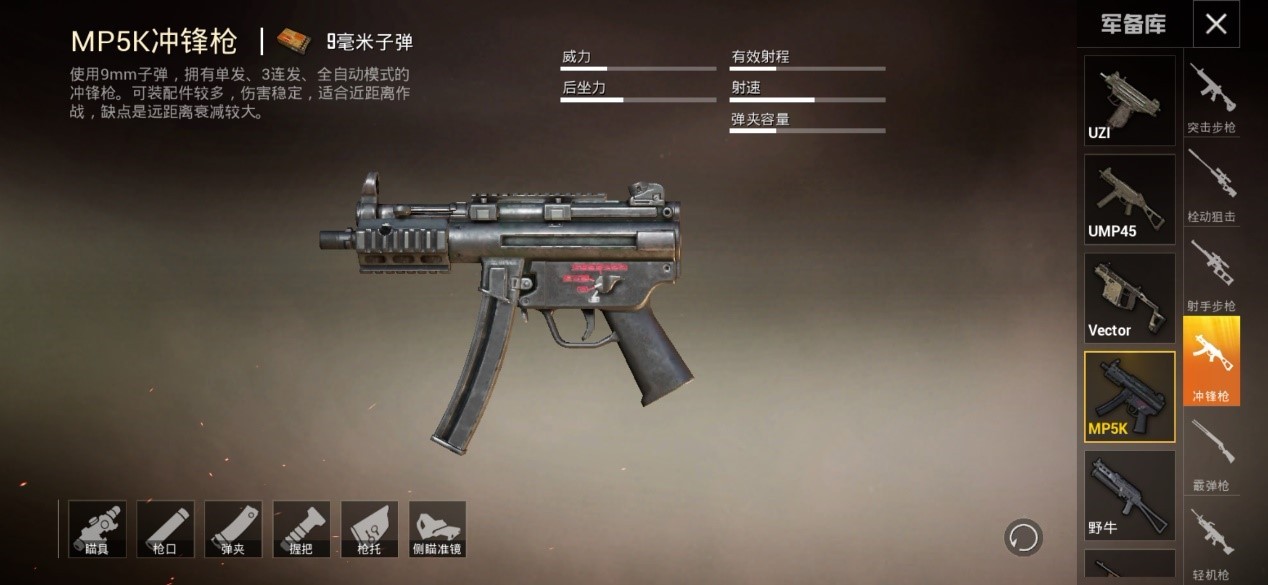Show the 霰弹枪 shotgun category

[x=1211, y=452]
